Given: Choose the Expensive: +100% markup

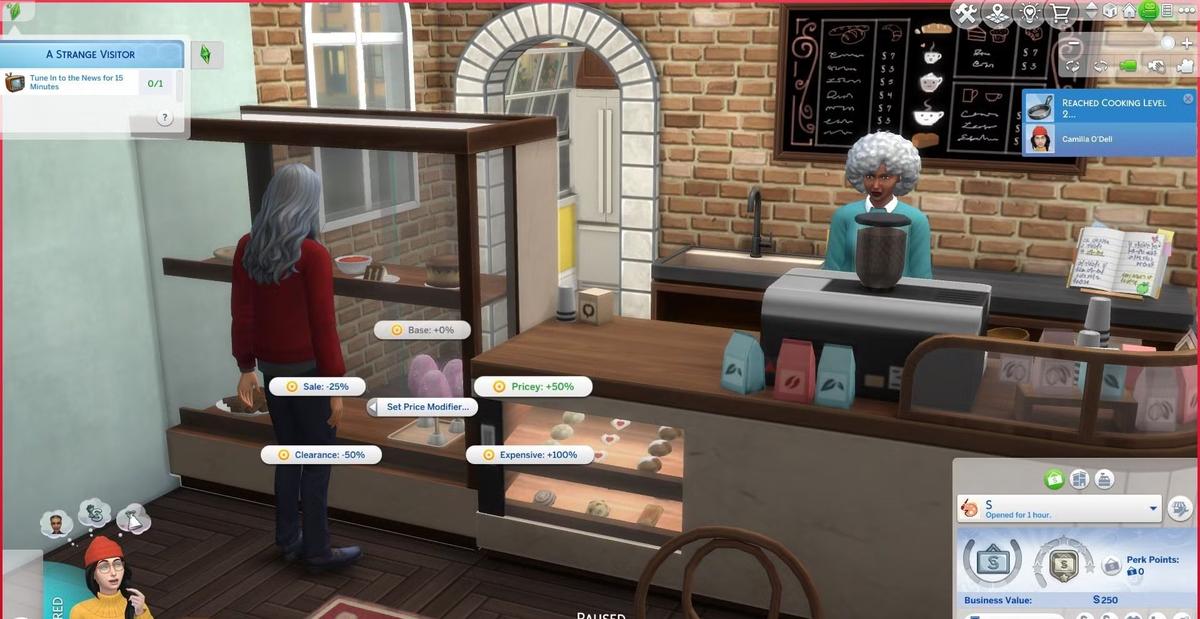Looking at the screenshot, I should [x=529, y=455].
